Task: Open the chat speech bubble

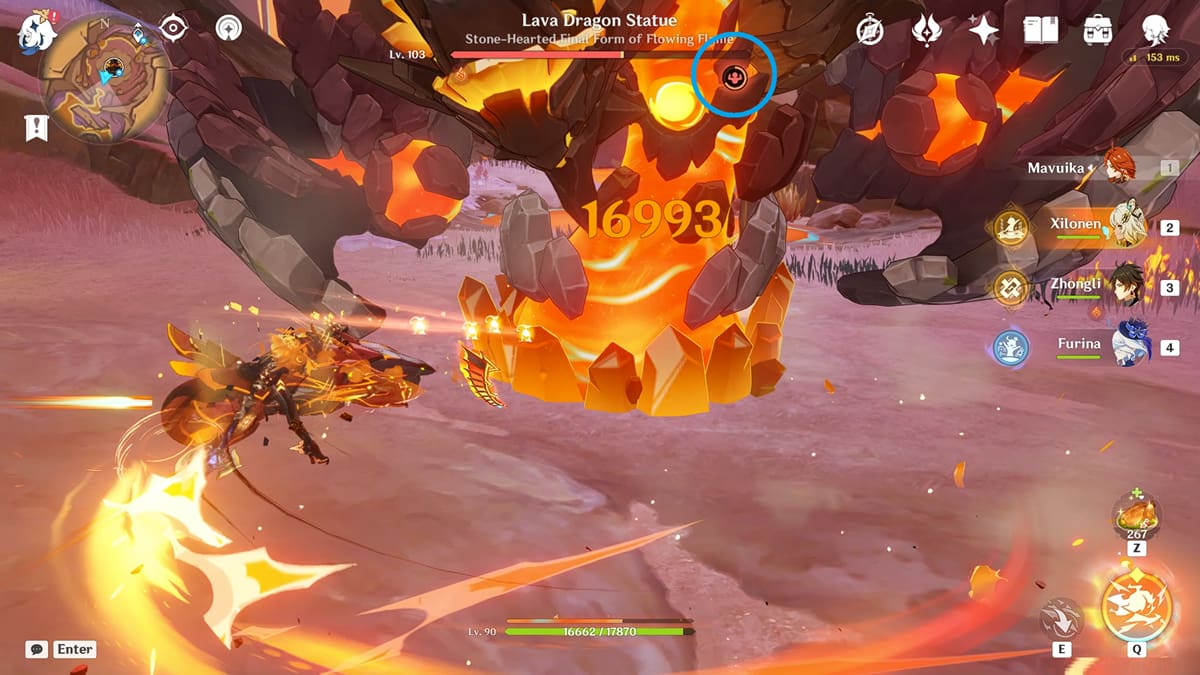Action: coord(37,649)
